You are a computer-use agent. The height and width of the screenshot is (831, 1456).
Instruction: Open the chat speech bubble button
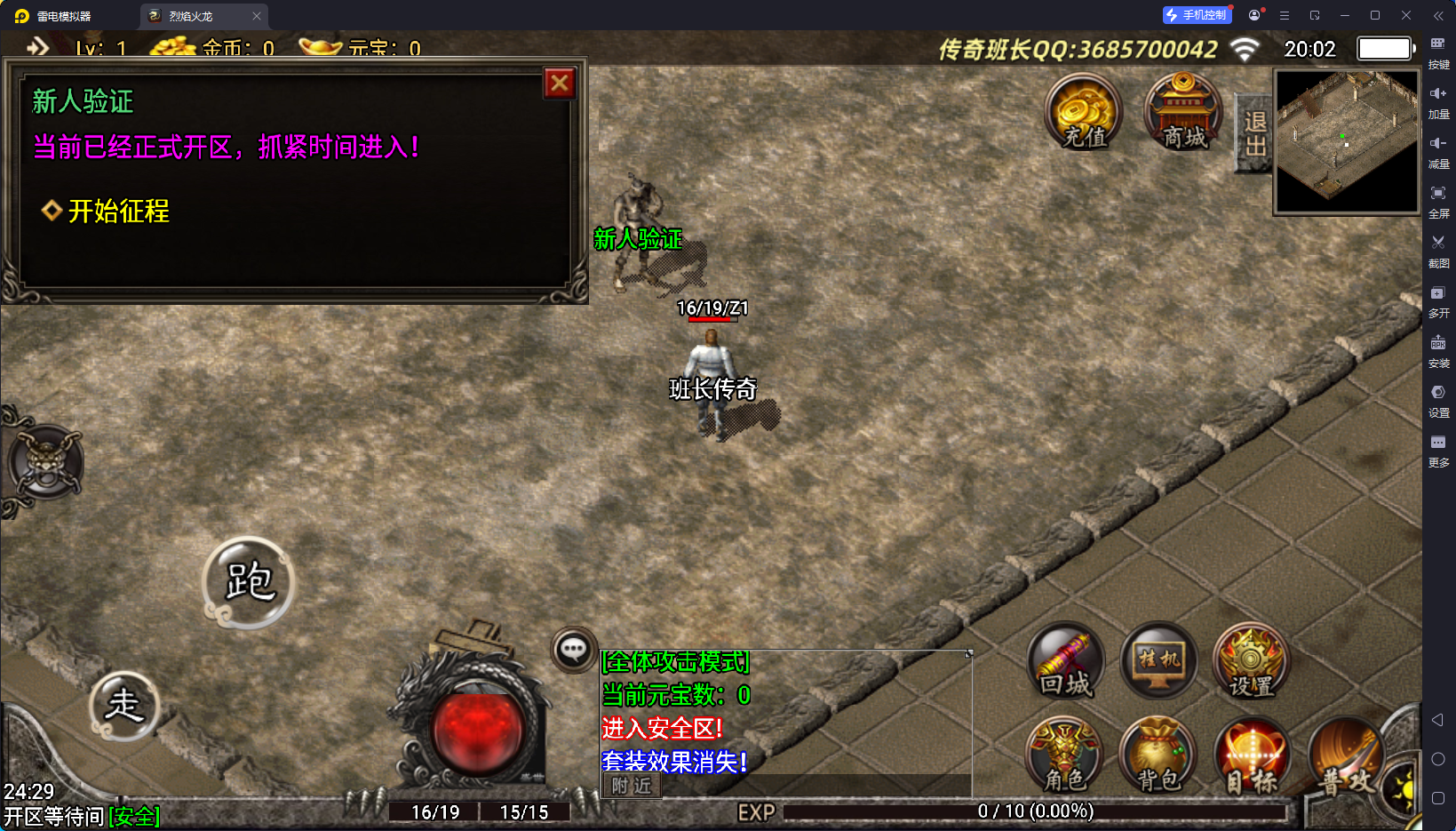[x=573, y=650]
